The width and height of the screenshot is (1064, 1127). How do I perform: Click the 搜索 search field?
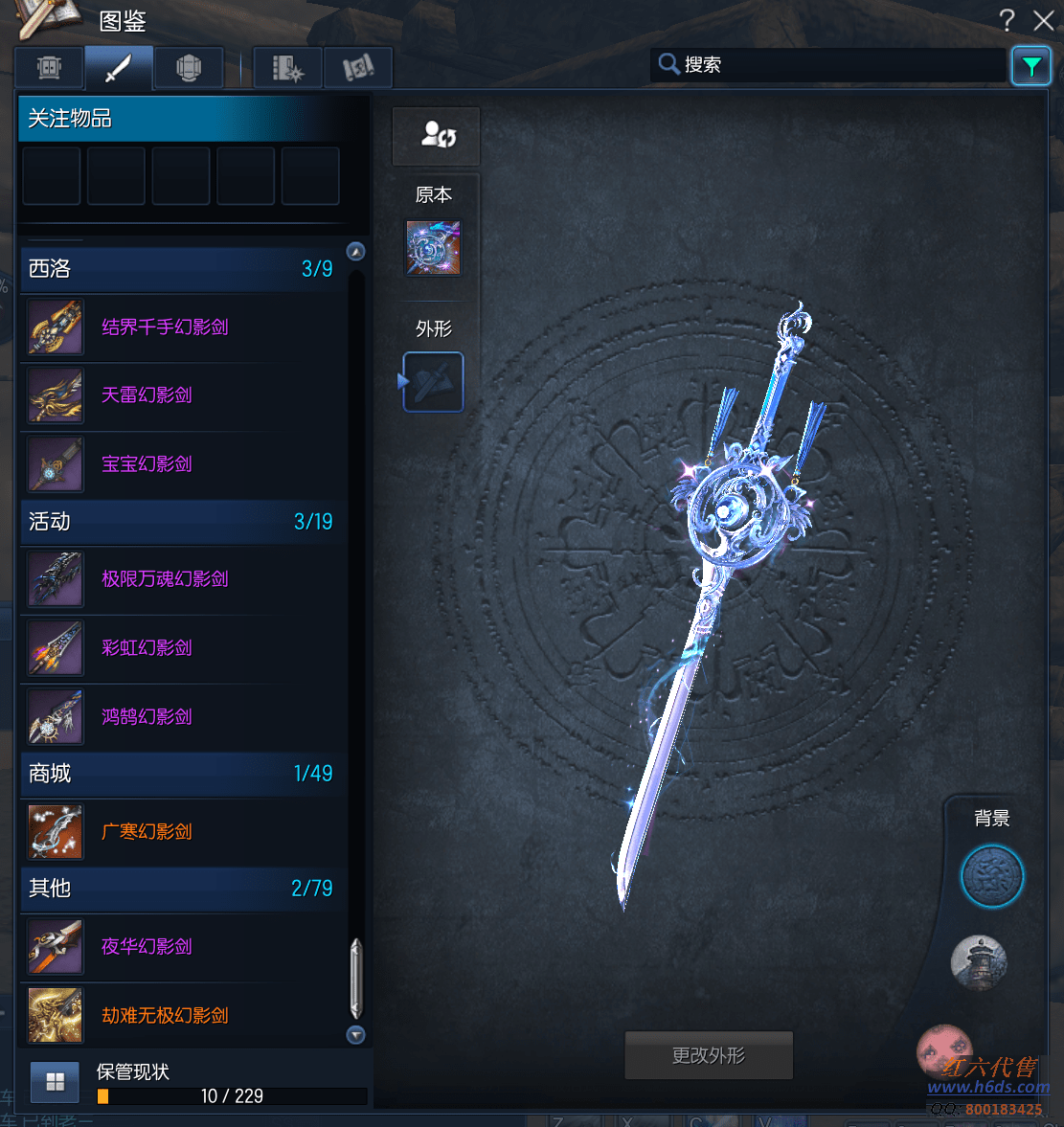point(833,65)
